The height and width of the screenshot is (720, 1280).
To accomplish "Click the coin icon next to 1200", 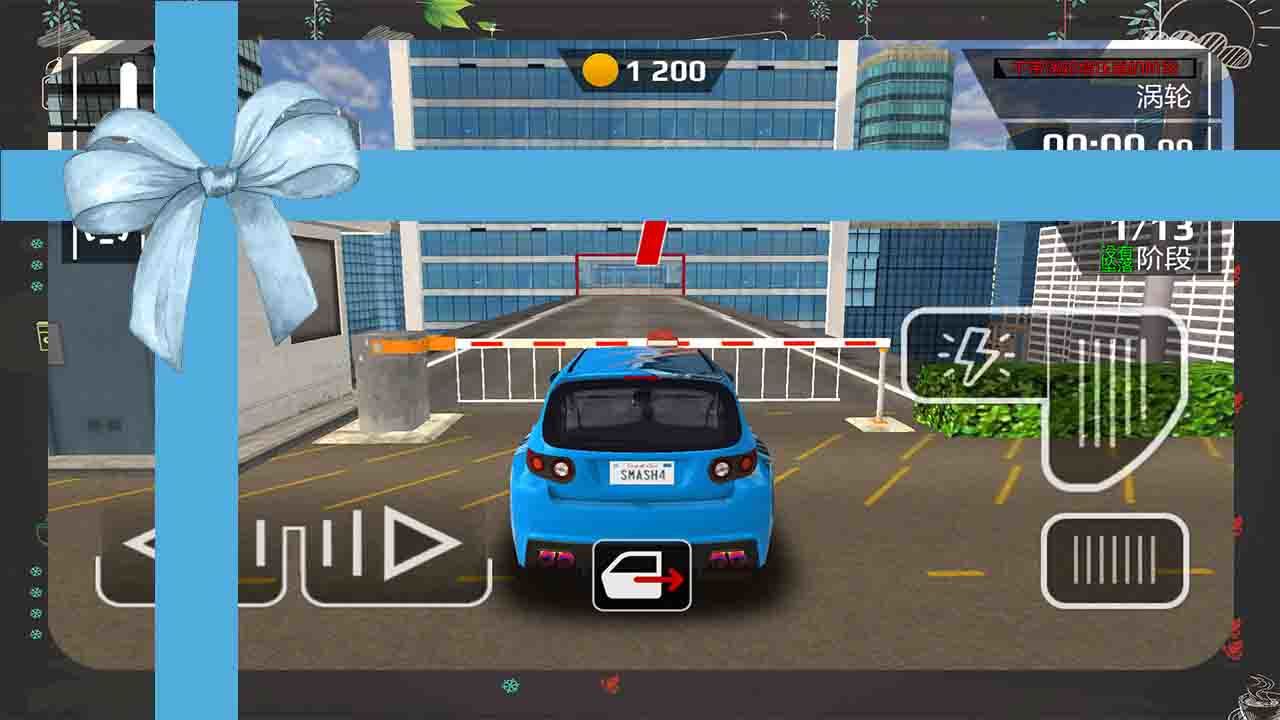I will click(x=601, y=68).
